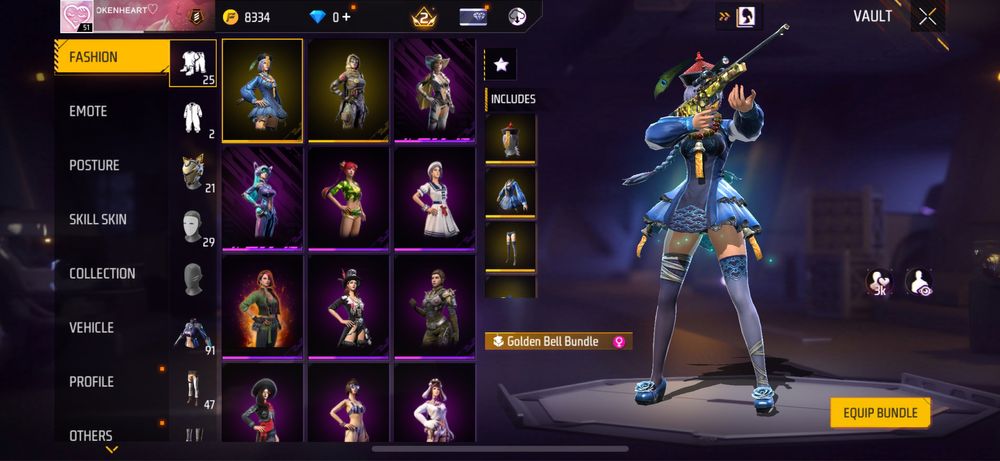Click the Equip Bundle button

click(x=879, y=412)
